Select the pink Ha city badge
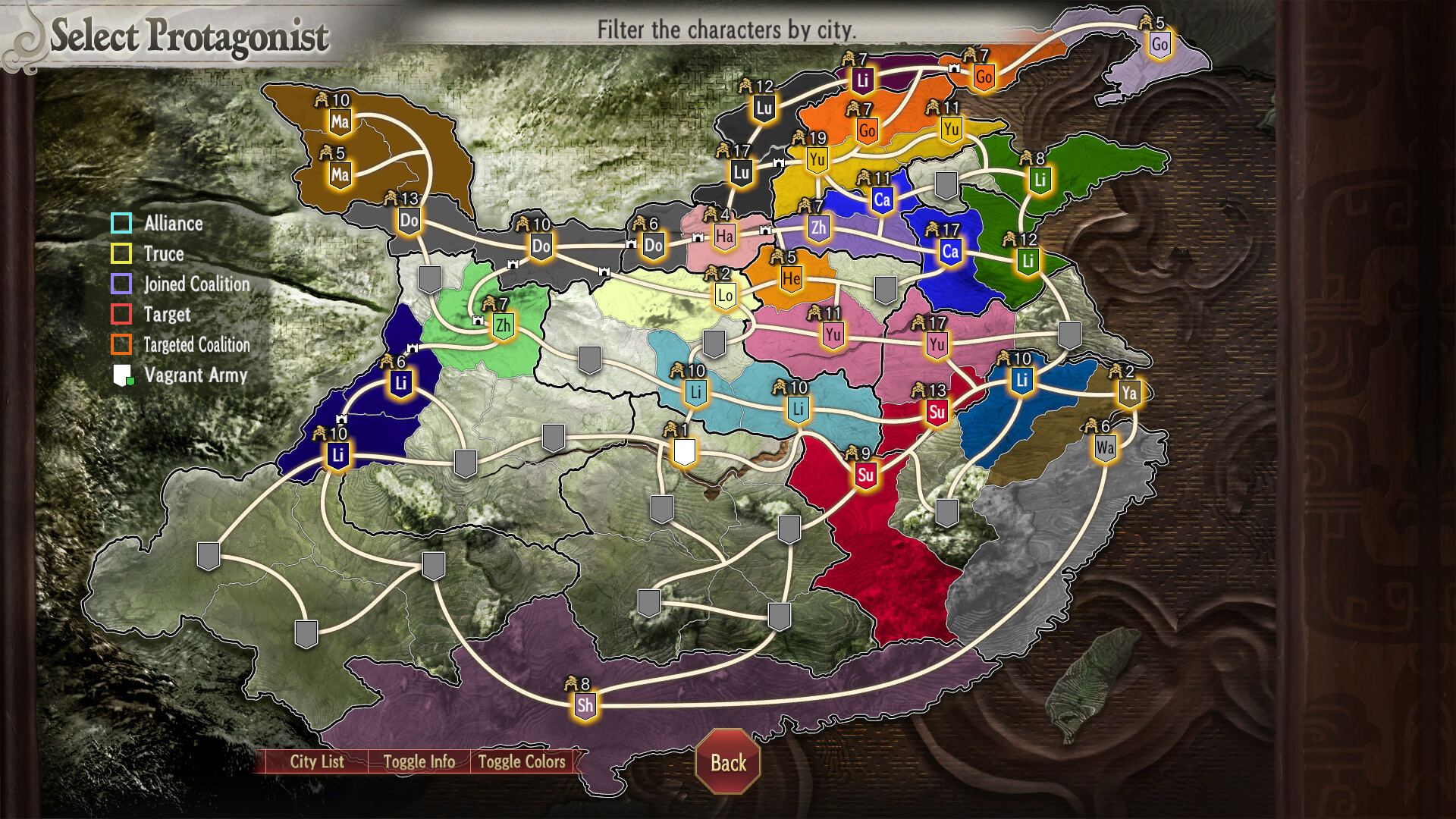The width and height of the screenshot is (1456, 819). click(x=724, y=235)
